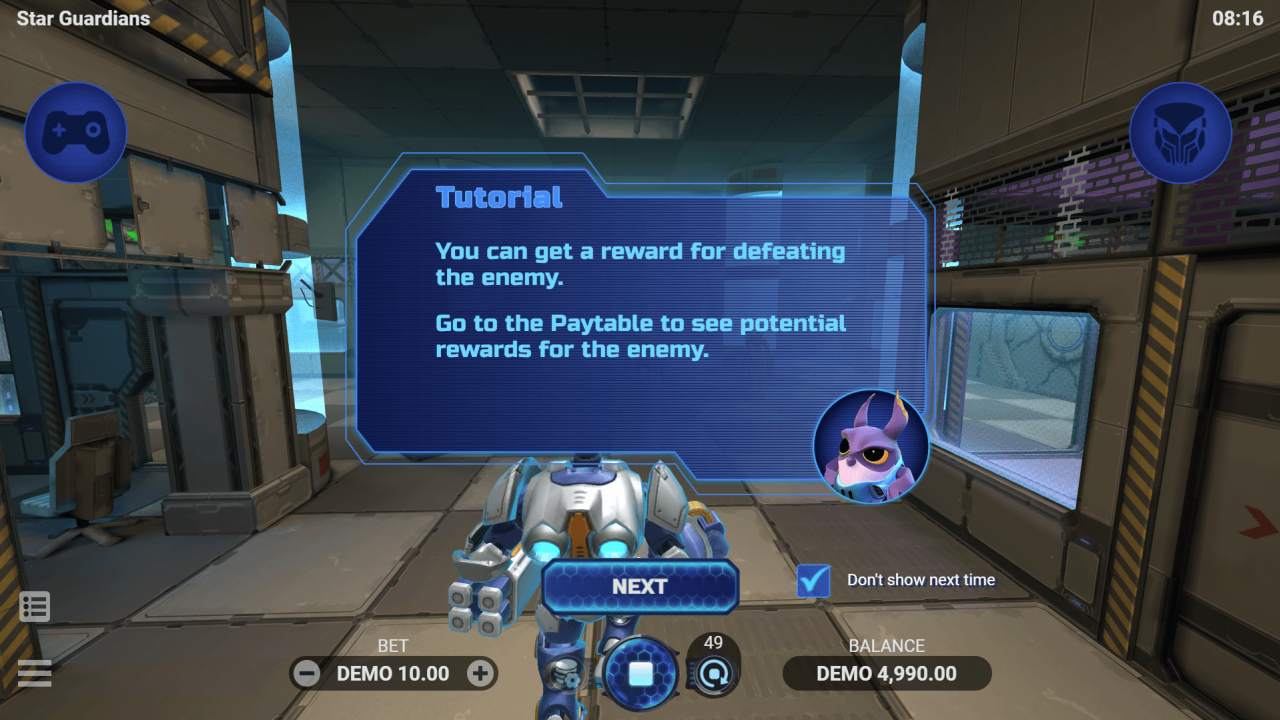Decrease the bet with the minus button

point(306,673)
